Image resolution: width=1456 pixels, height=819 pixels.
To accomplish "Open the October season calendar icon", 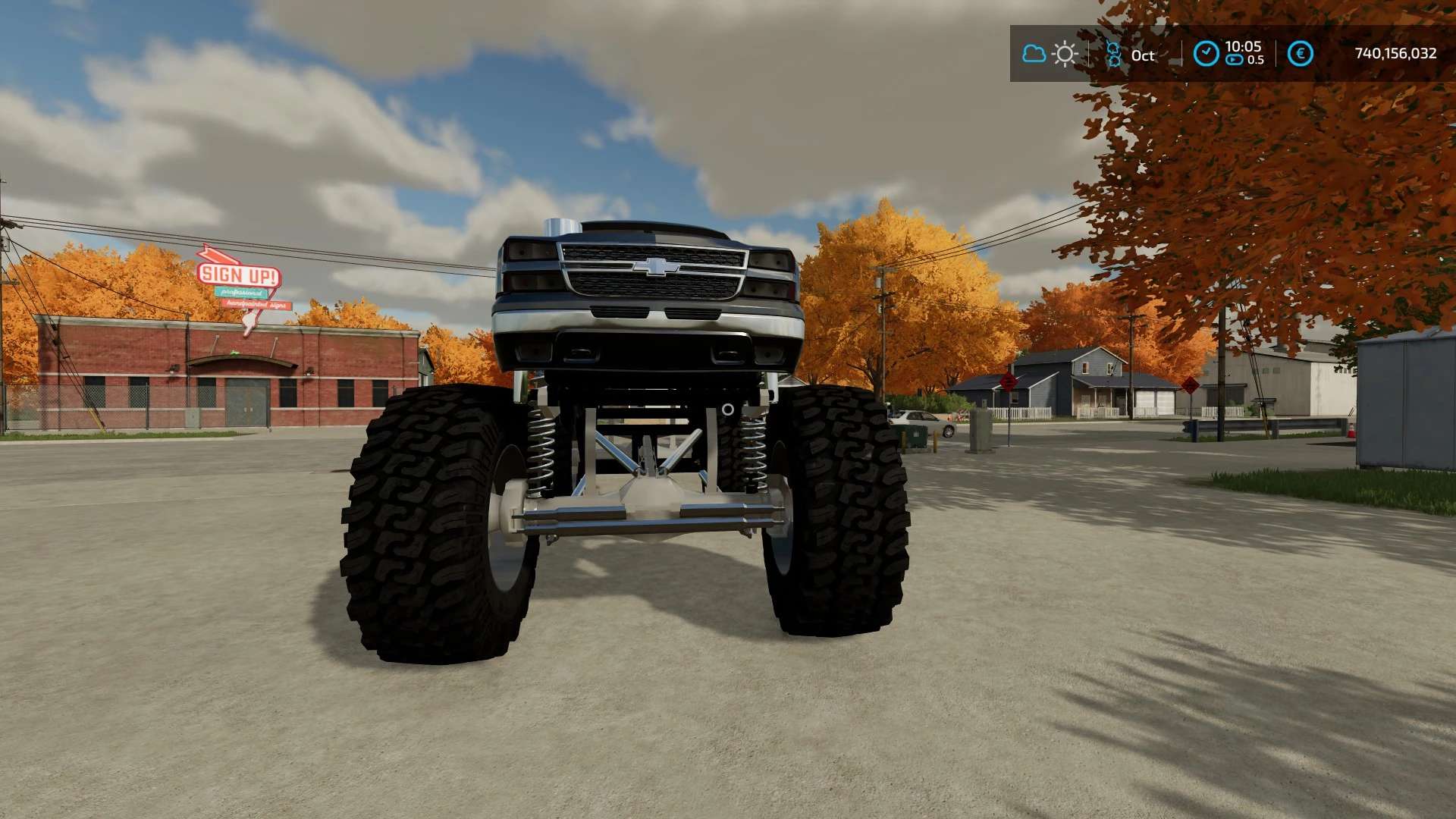I will pyautogui.click(x=1113, y=55).
